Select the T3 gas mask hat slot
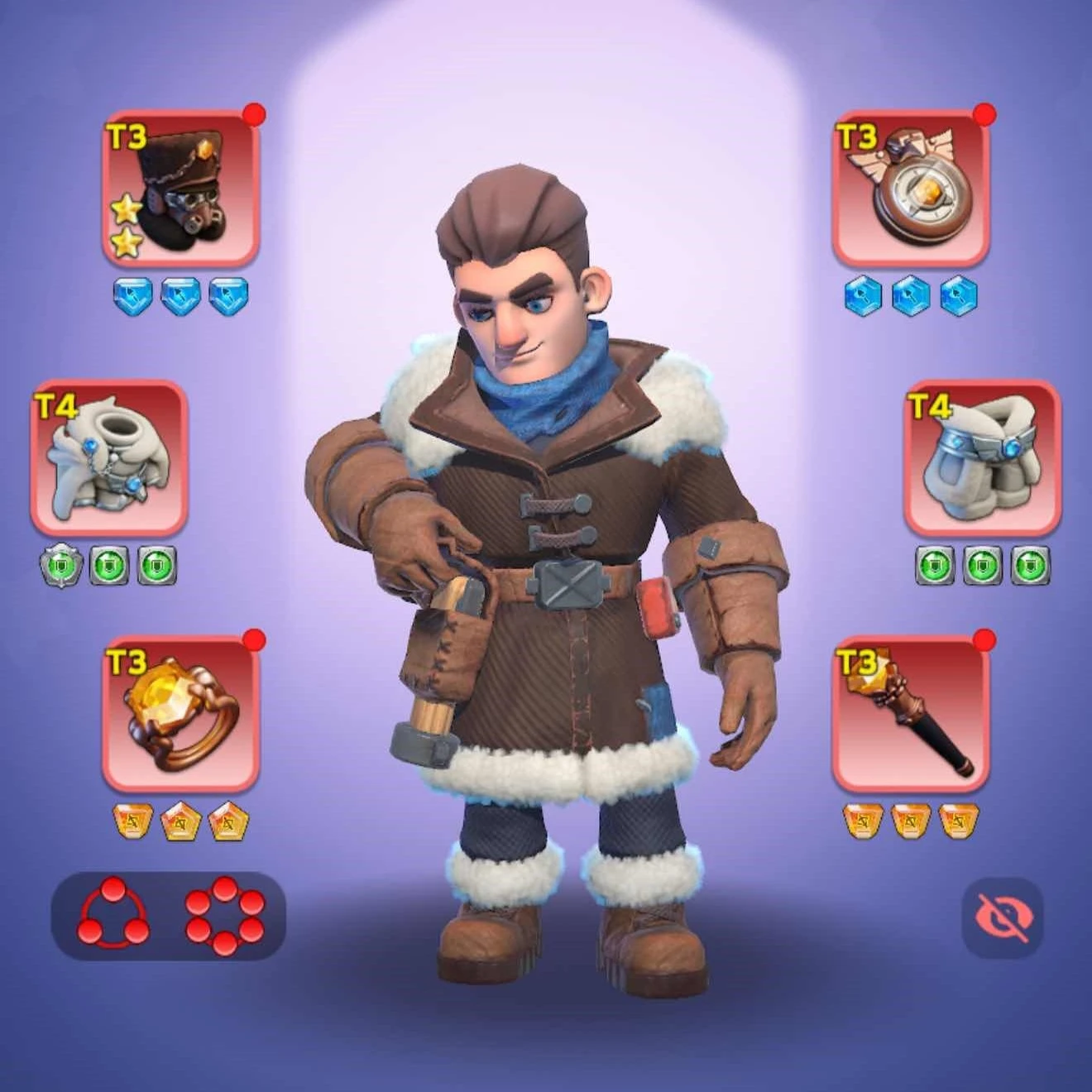This screenshot has height=1092, width=1092. [x=181, y=188]
